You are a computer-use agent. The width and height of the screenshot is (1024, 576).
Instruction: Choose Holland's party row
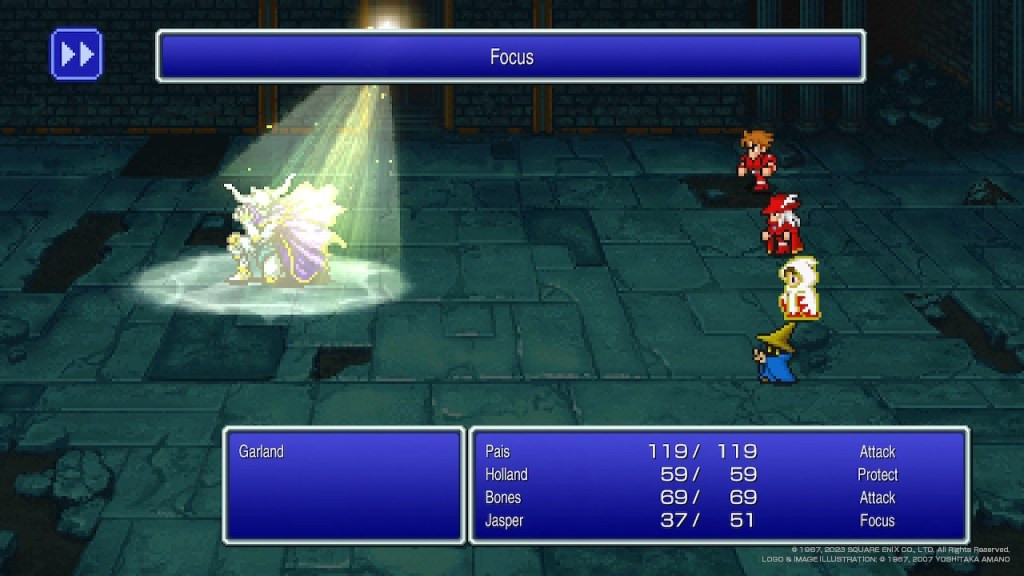[506, 475]
